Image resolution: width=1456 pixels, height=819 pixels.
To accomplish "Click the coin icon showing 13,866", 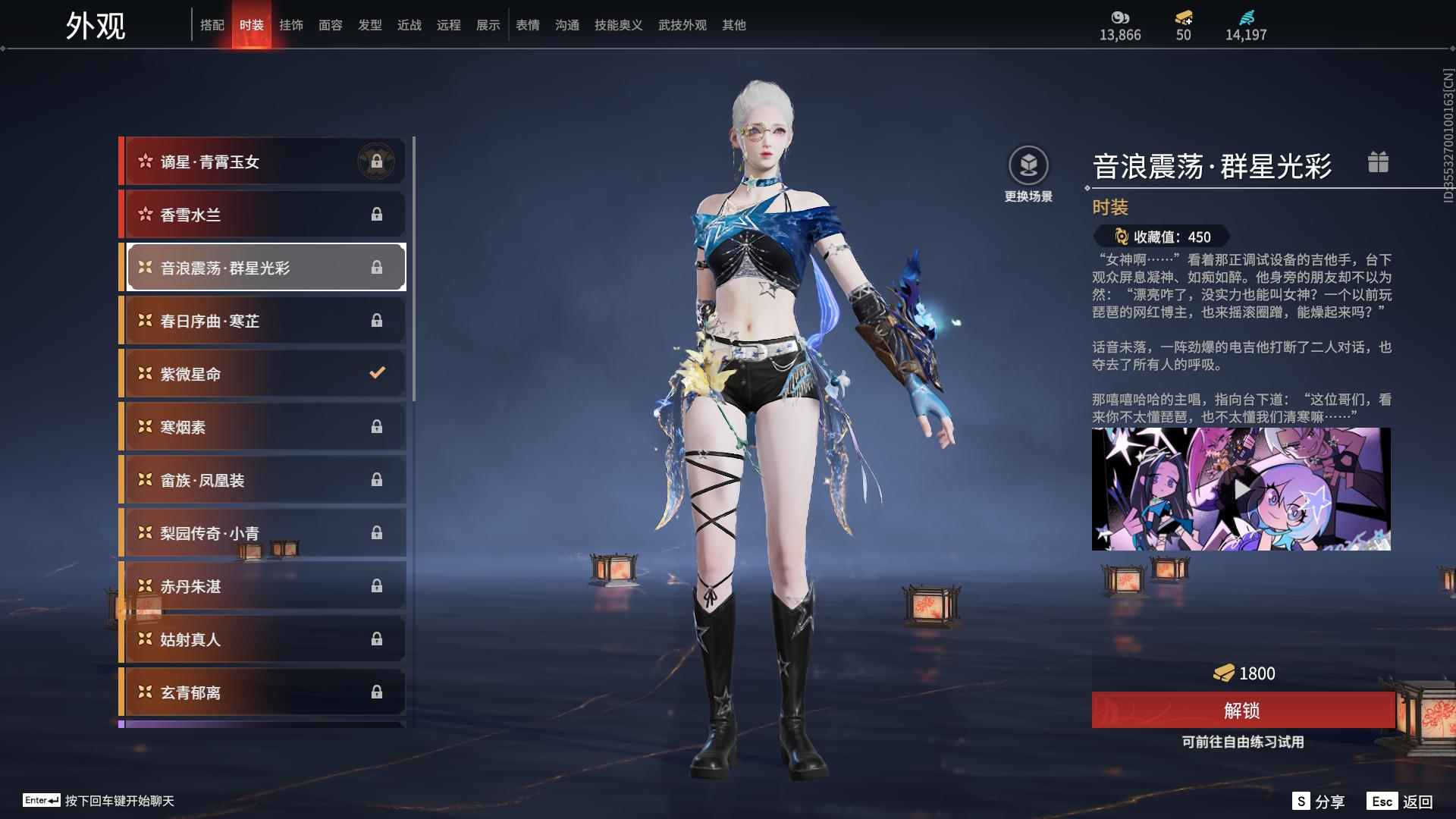I will (1119, 17).
